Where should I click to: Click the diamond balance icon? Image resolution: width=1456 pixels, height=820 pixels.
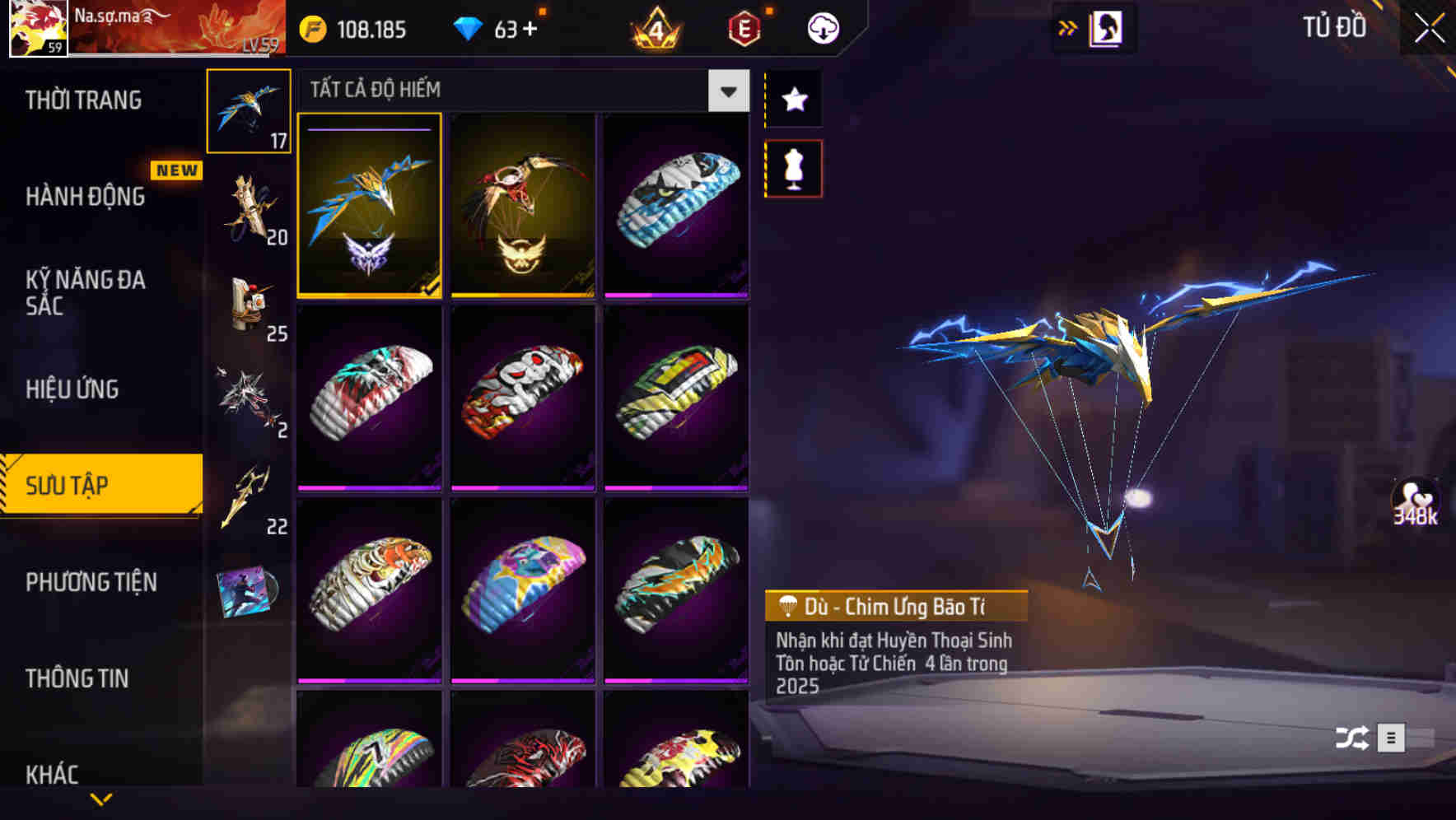click(x=468, y=27)
